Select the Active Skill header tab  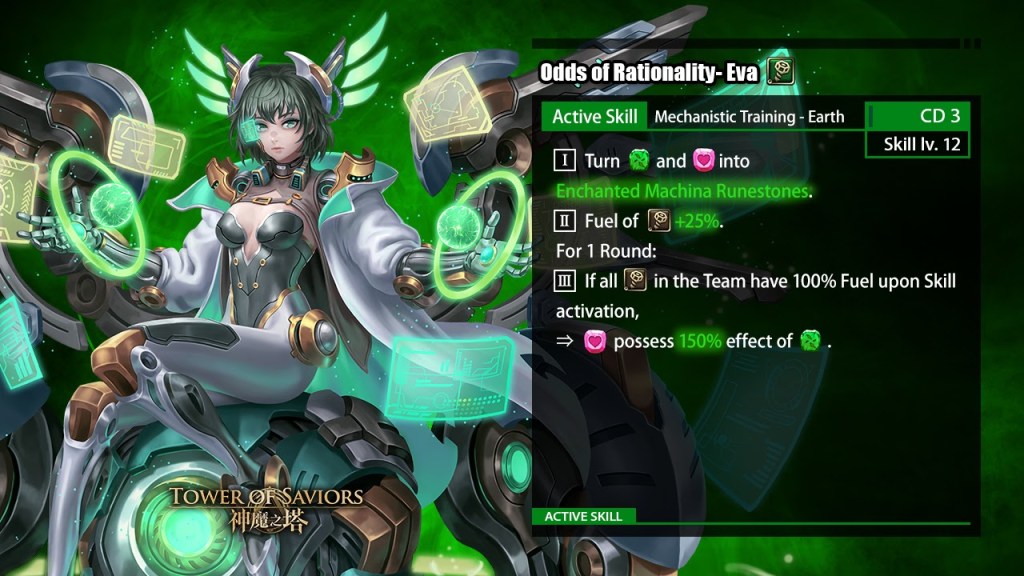point(595,116)
